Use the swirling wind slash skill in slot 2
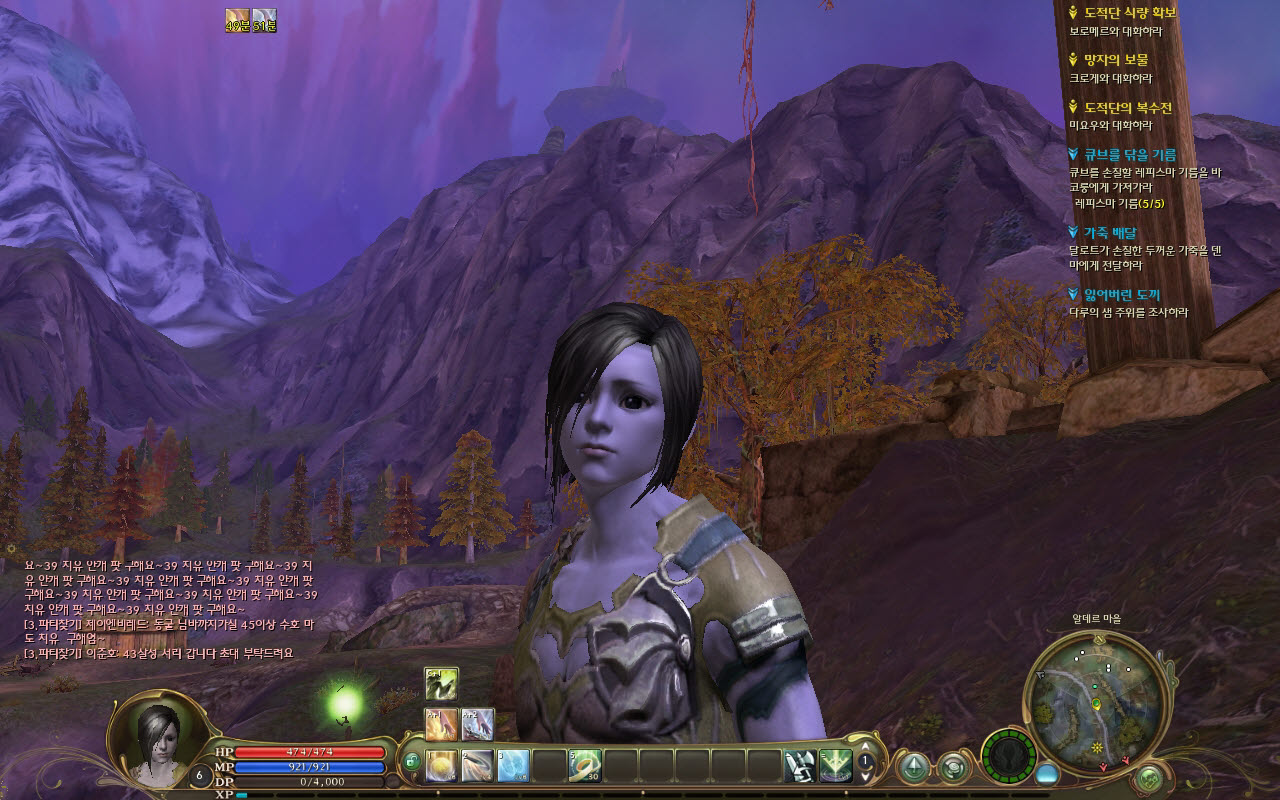Viewport: 1280px width, 800px height. pyautogui.click(x=477, y=766)
